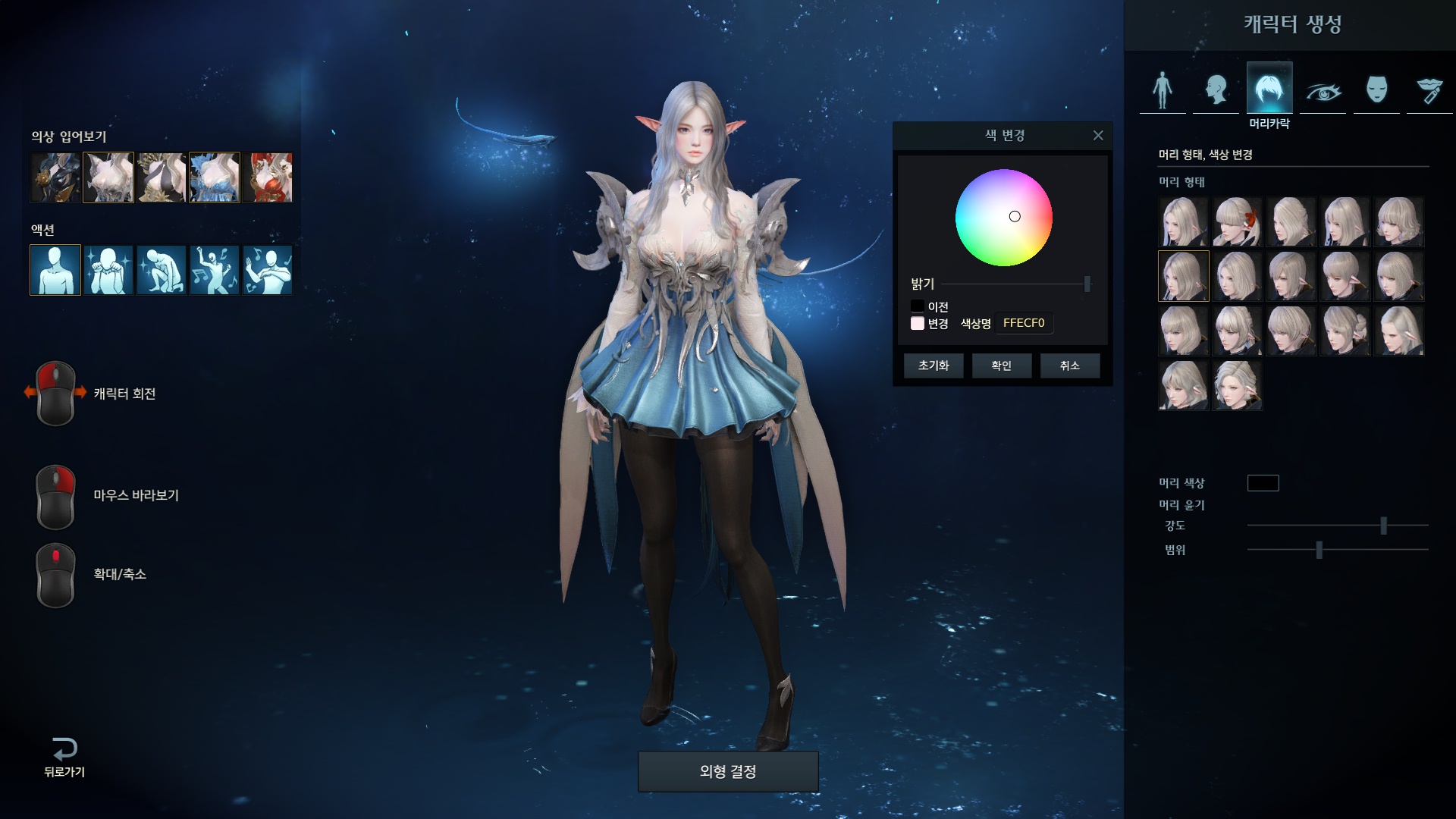The image size is (1456, 819).
Task: Switch to the body shape tab
Action: (1163, 89)
